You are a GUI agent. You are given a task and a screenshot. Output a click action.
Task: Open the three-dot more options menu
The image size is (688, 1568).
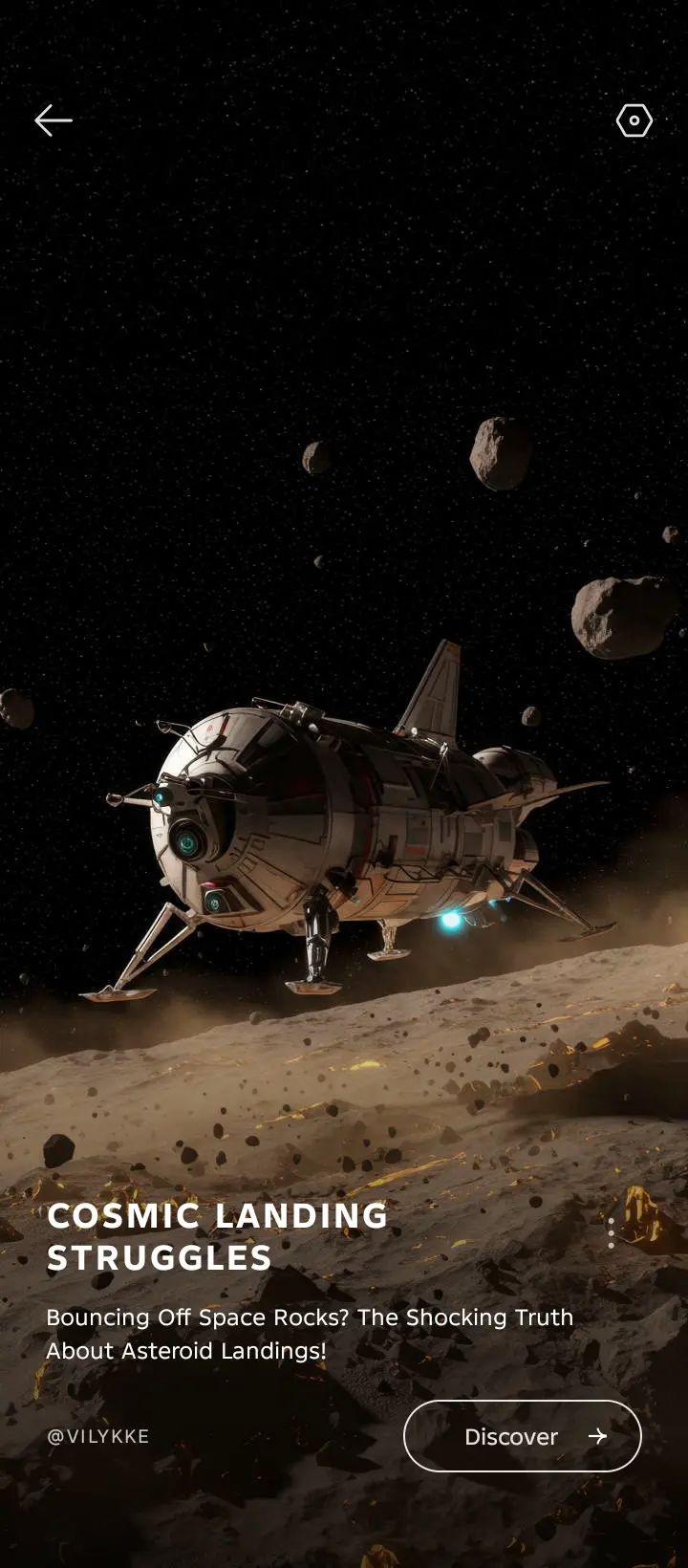coord(612,1232)
